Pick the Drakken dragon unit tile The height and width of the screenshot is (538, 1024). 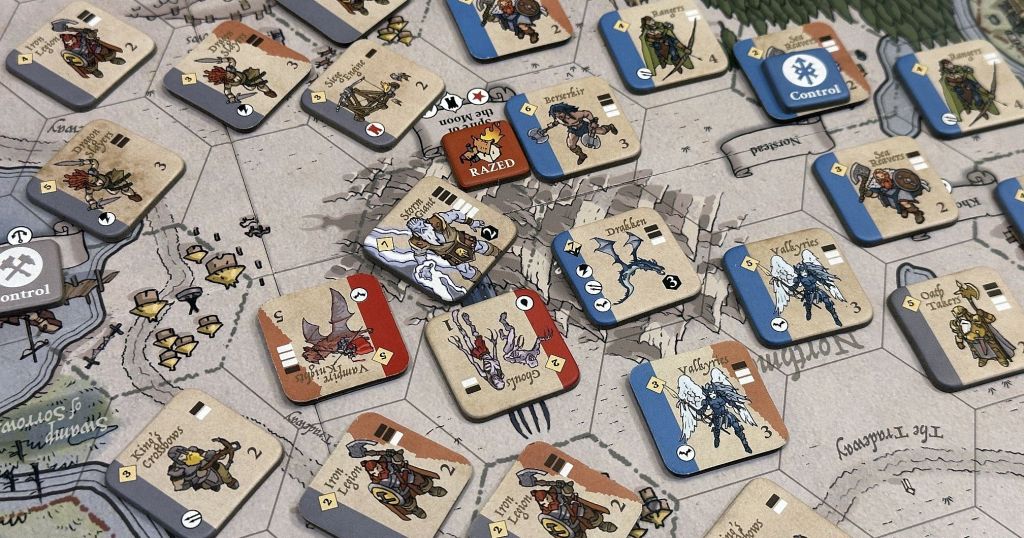[625, 266]
